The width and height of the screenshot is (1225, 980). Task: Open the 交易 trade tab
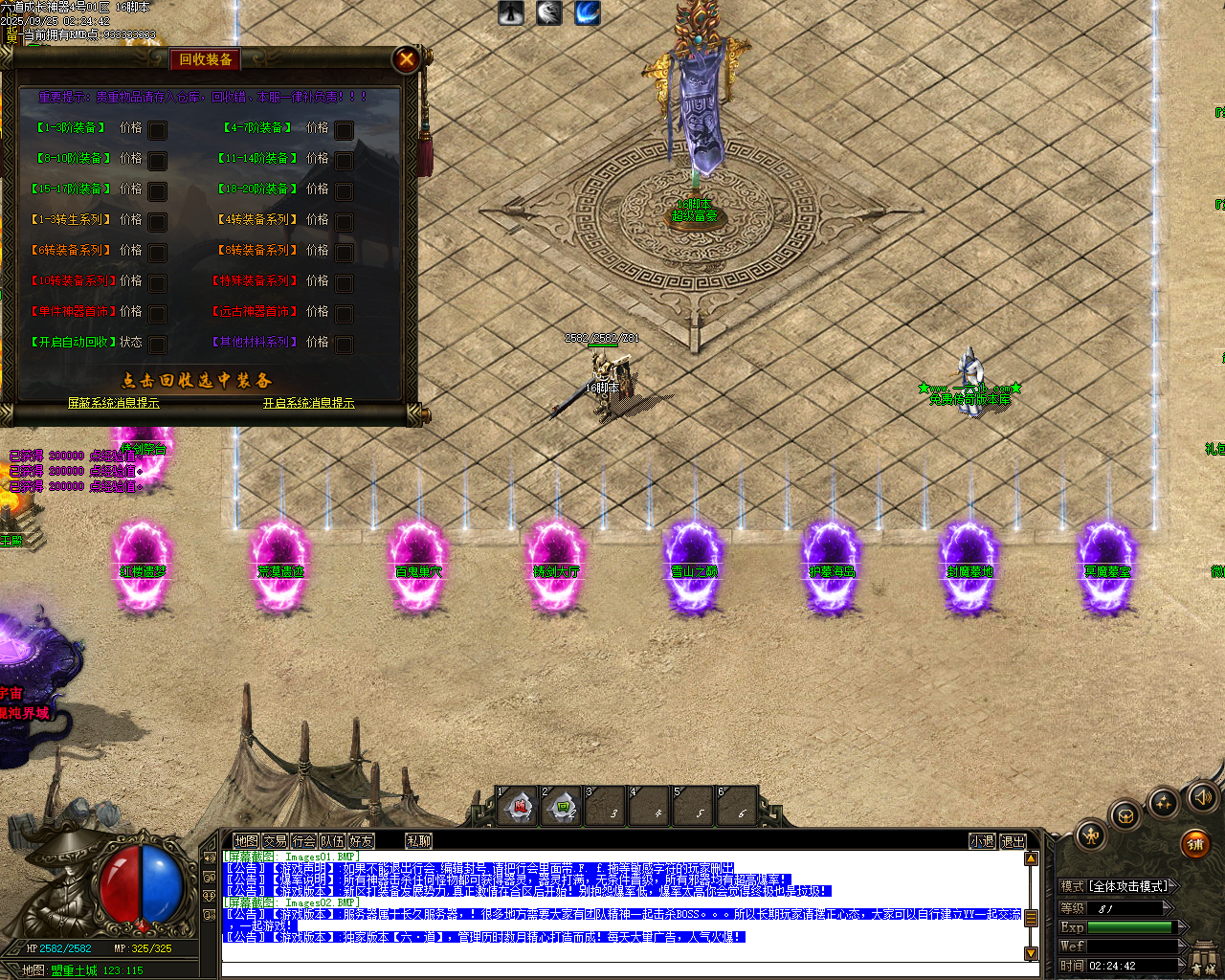[x=274, y=839]
